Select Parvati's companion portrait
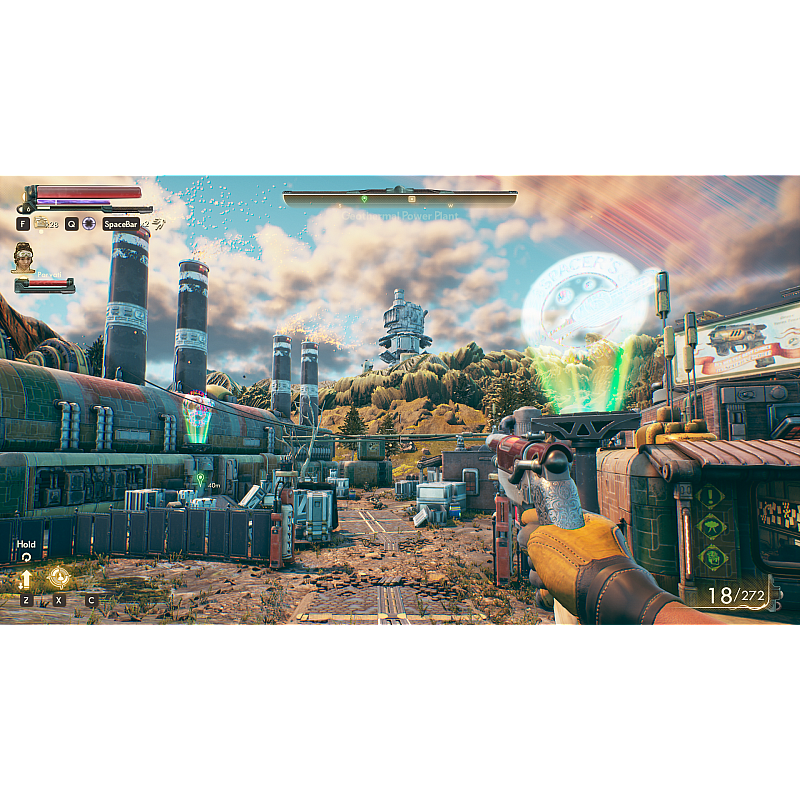 click(23, 258)
